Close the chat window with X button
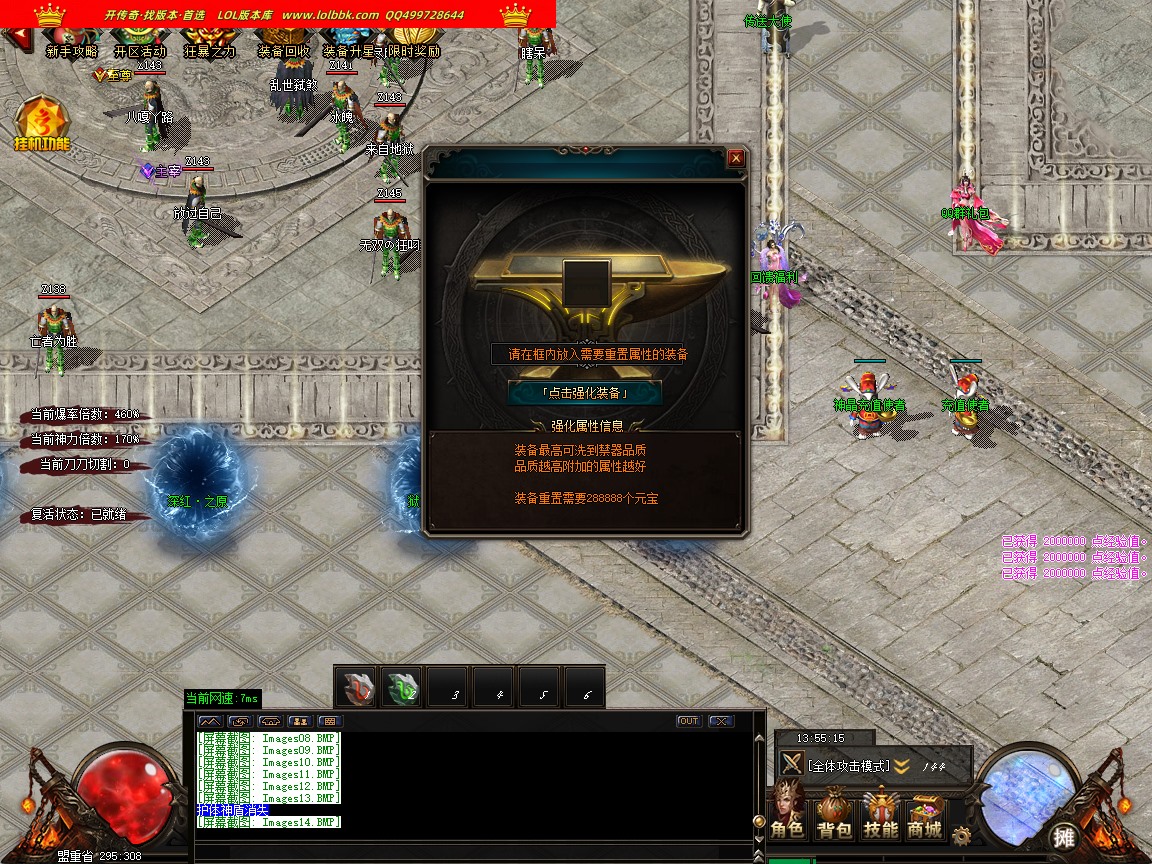This screenshot has height=864, width=1152. 720,721
